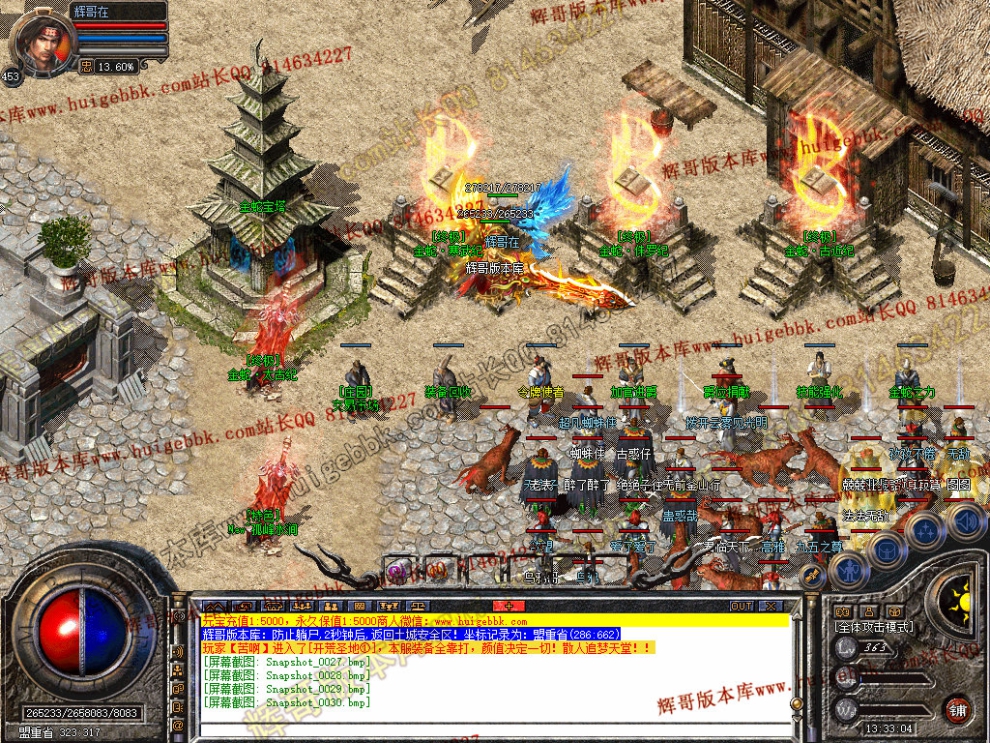990x743 pixels.
Task: Toggle sound with the speaker button
Action: click(965, 520)
